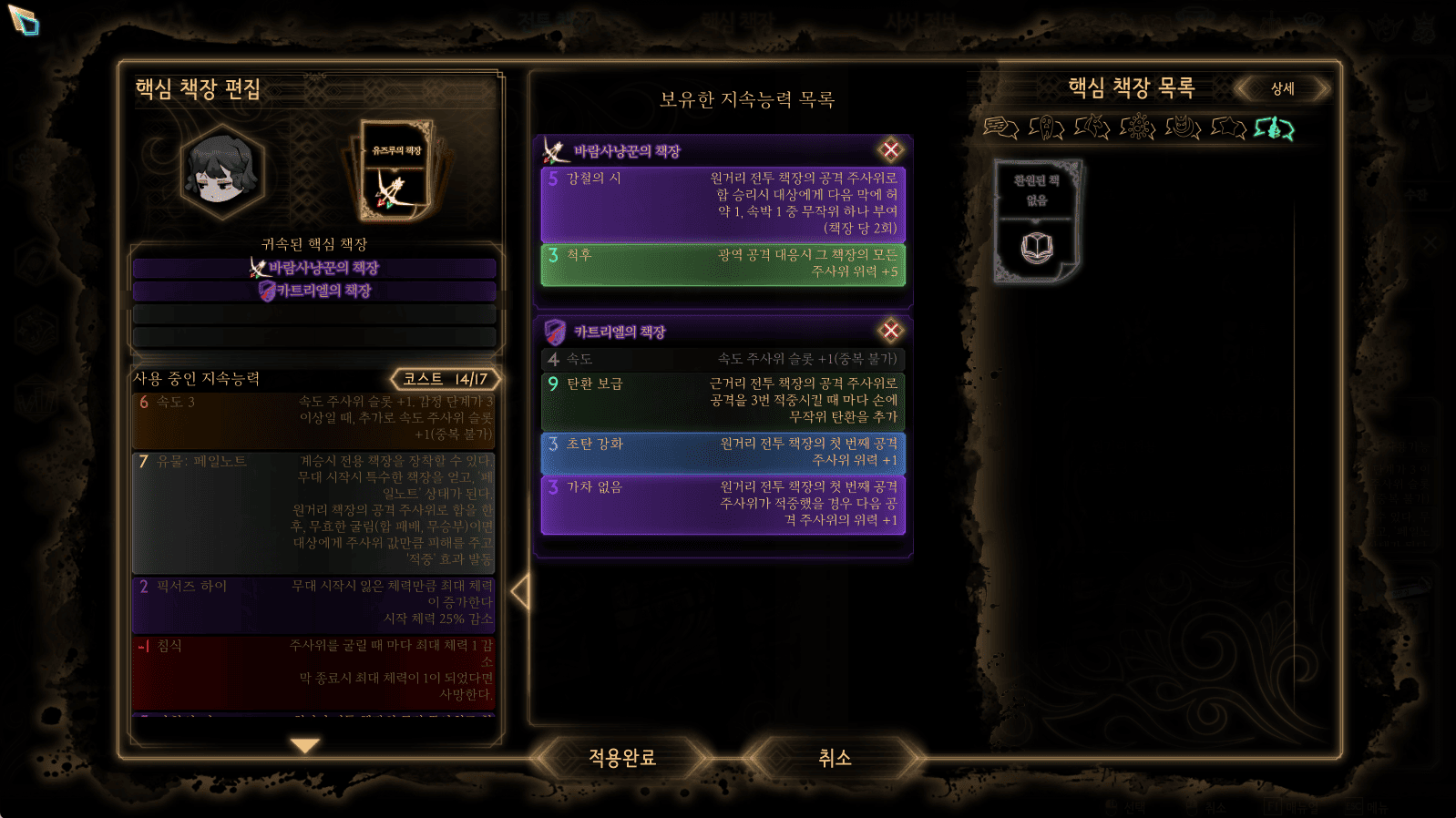The height and width of the screenshot is (818, 1456).
Task: Select attributed page 바람사냥꾼의 책장 in left list
Action: pyautogui.click(x=314, y=268)
